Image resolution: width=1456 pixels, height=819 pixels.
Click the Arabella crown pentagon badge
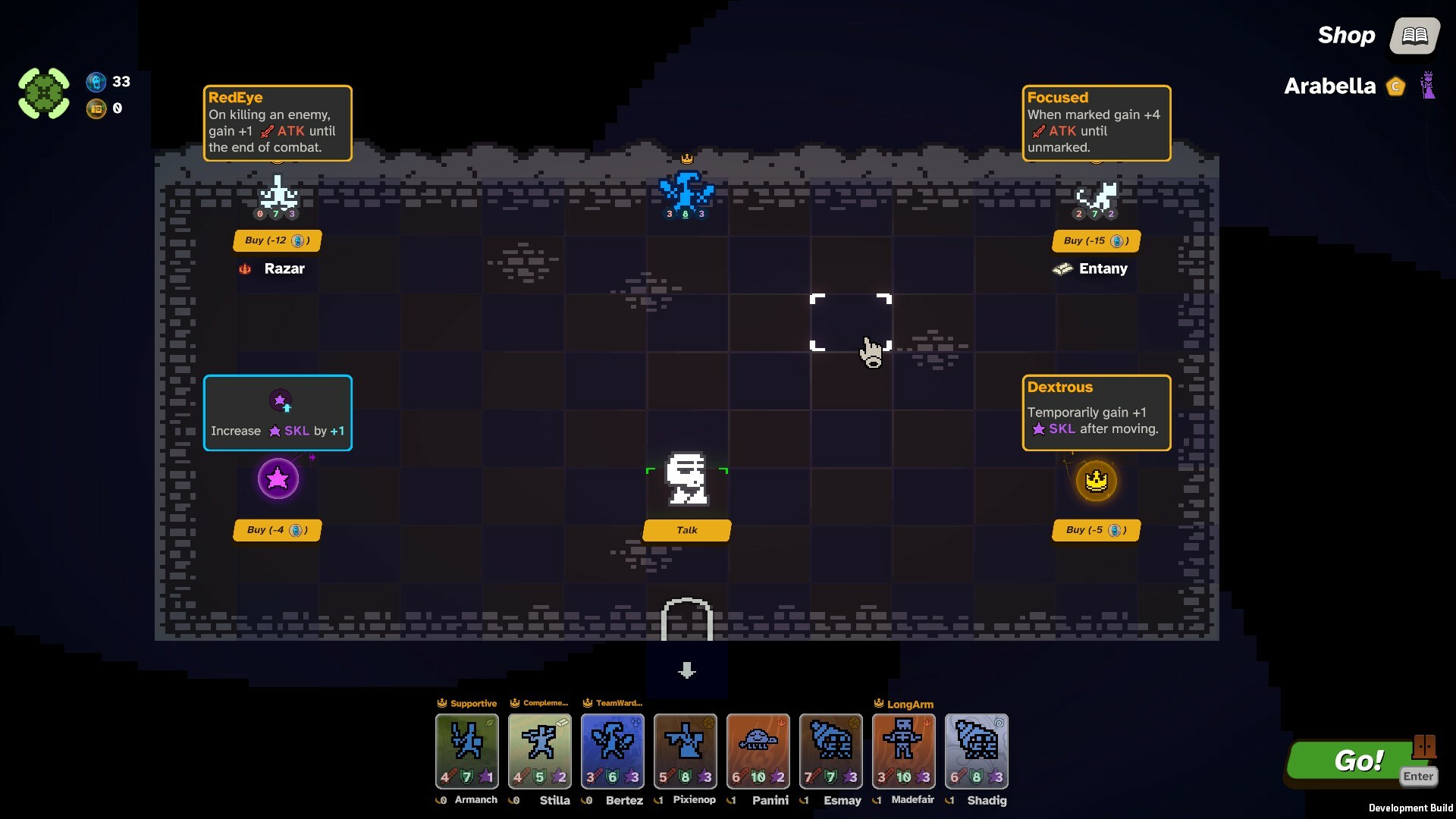pyautogui.click(x=1396, y=86)
